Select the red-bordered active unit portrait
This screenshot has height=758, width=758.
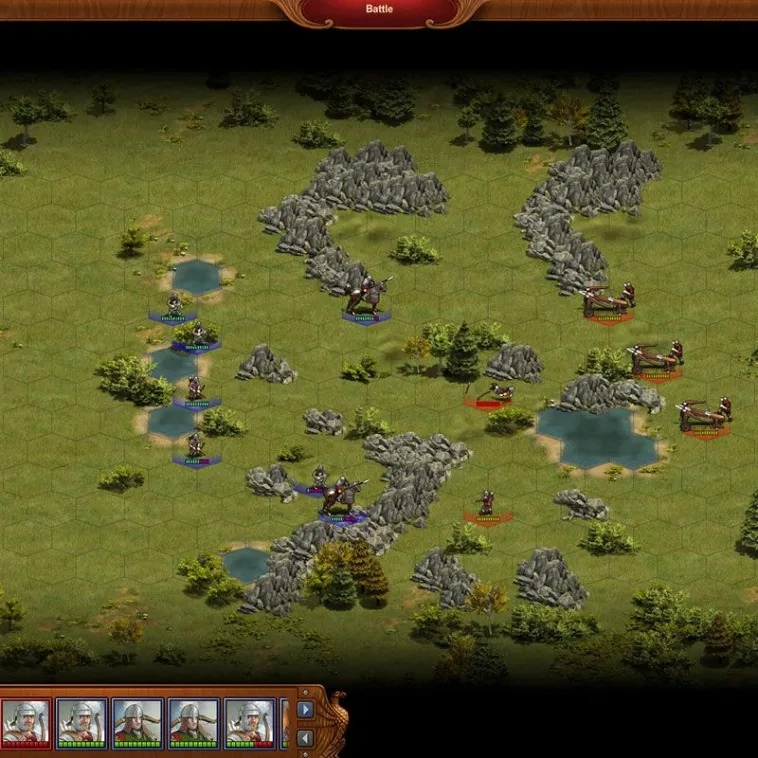(25, 722)
